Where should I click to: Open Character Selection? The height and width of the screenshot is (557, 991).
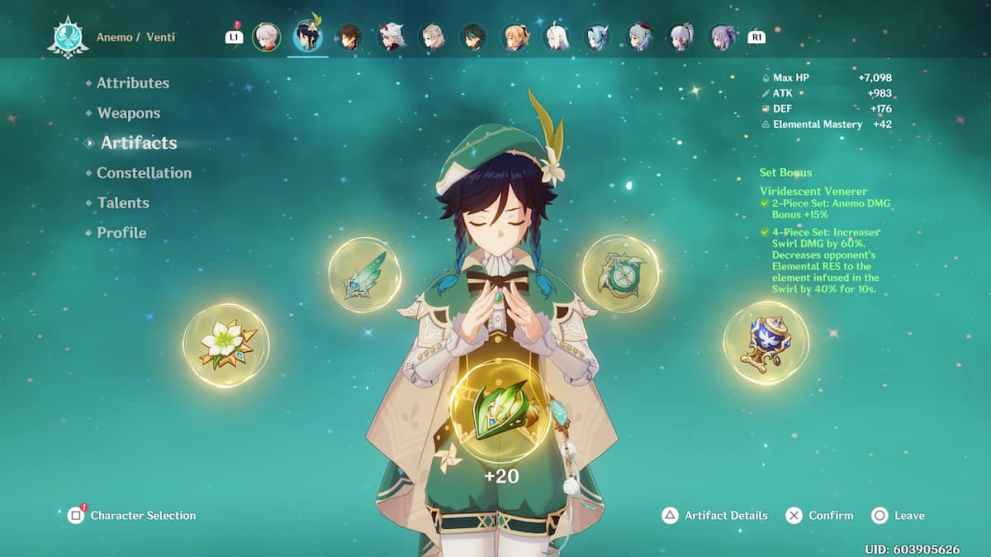(133, 516)
